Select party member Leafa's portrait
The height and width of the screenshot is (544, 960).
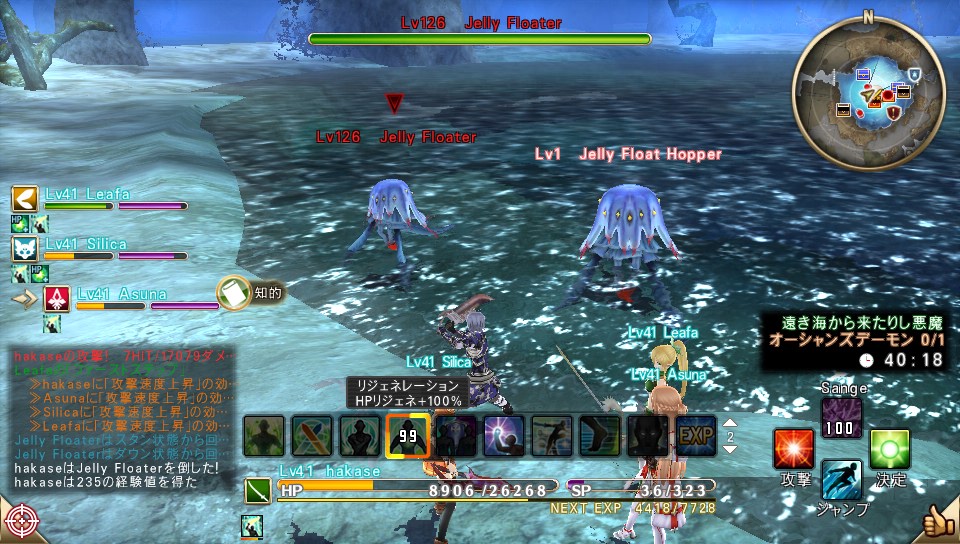(25, 198)
